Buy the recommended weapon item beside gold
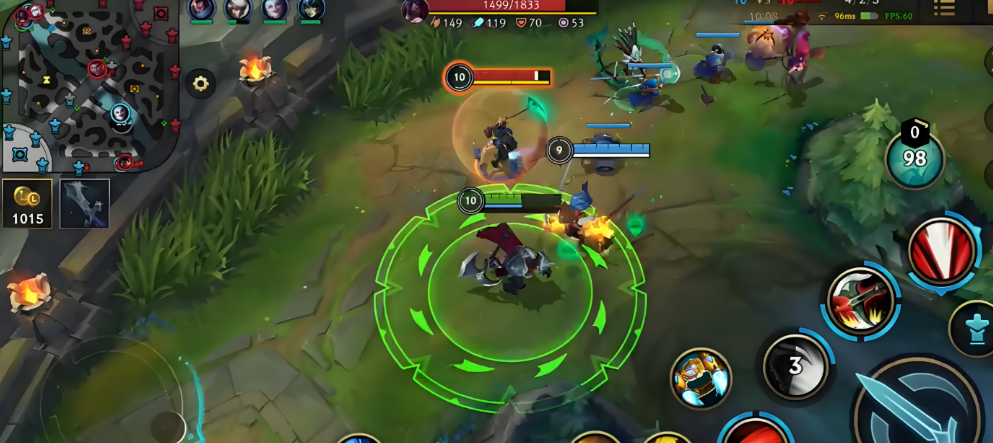The height and width of the screenshot is (443, 993). (84, 204)
